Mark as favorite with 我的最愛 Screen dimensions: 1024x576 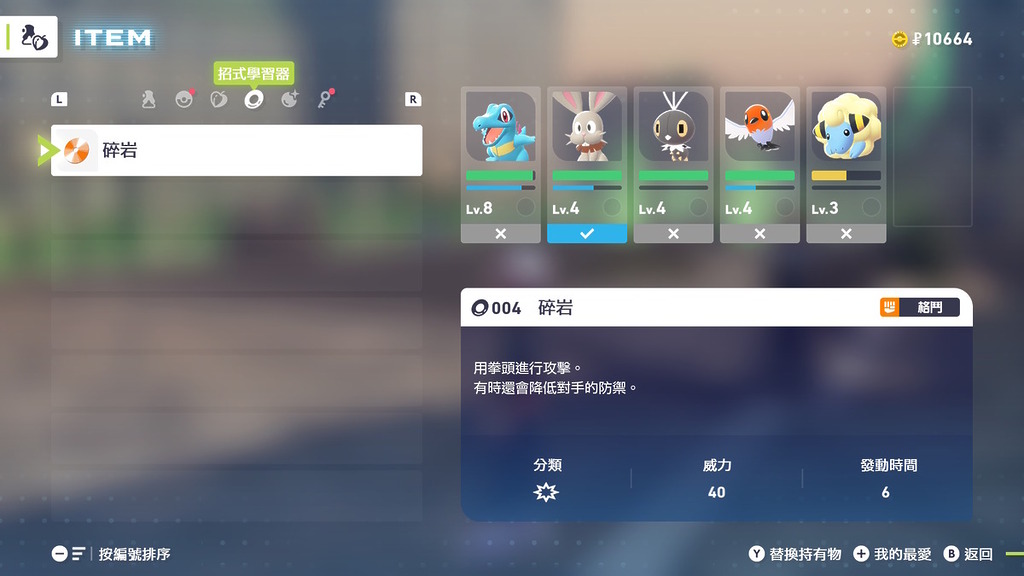[893, 554]
